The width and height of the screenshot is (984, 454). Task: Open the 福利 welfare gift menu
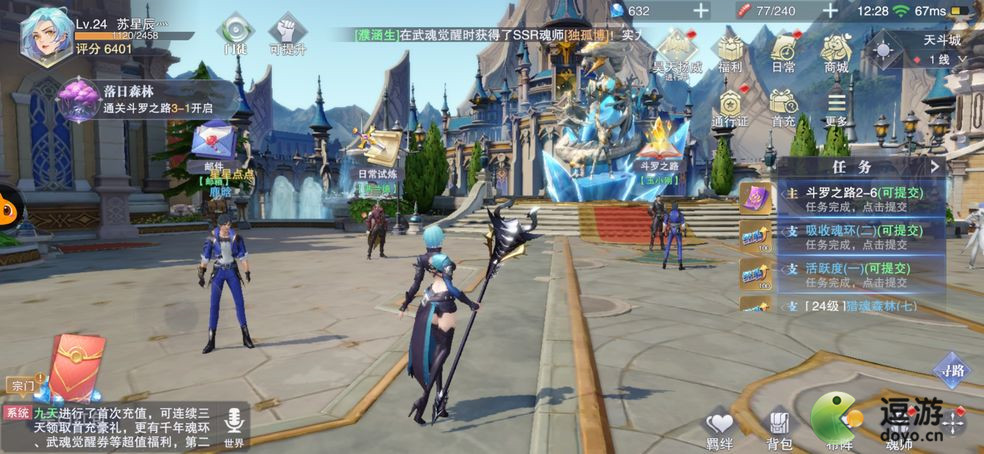731,52
